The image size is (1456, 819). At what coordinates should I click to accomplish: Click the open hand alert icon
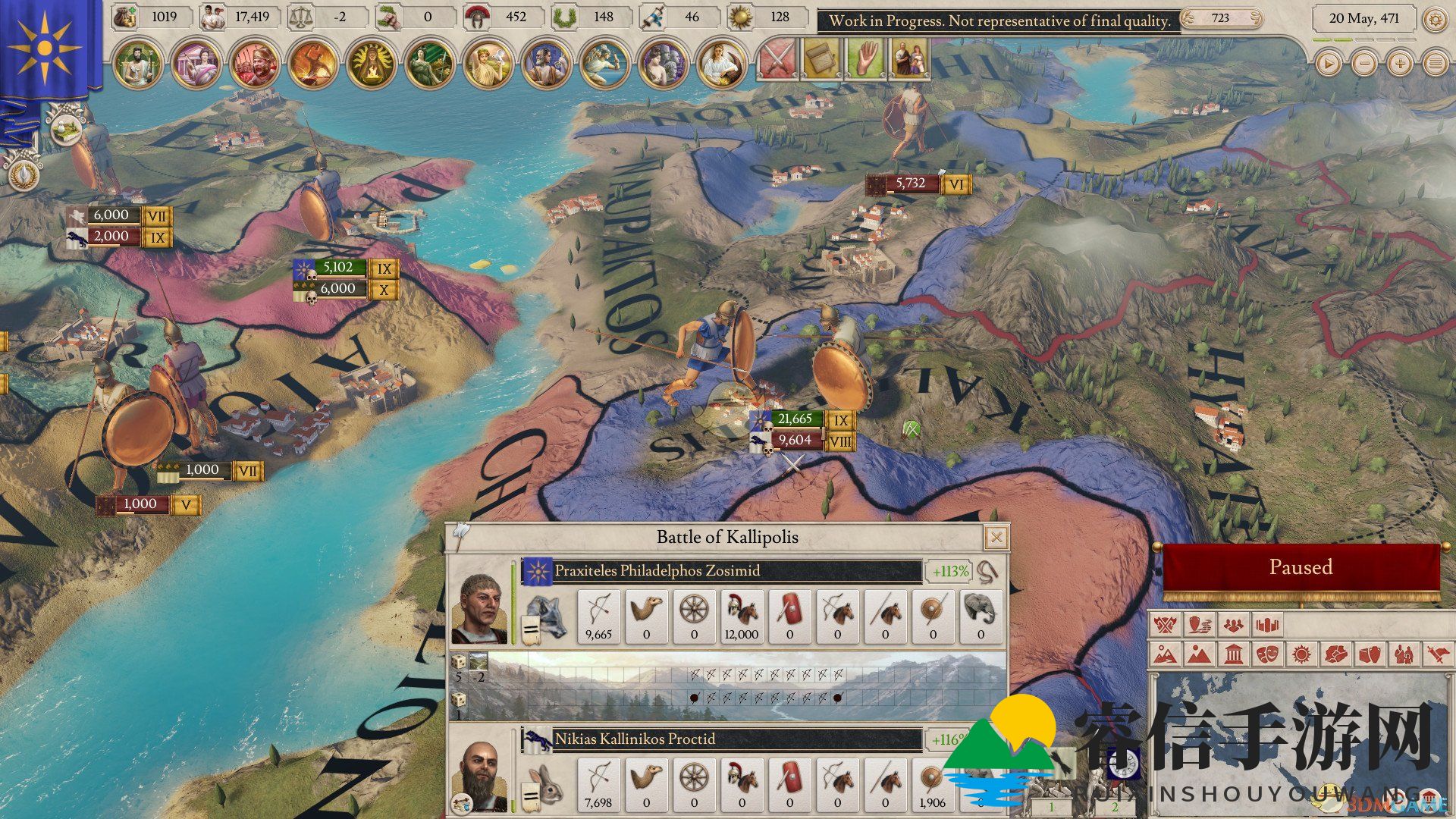tap(864, 59)
